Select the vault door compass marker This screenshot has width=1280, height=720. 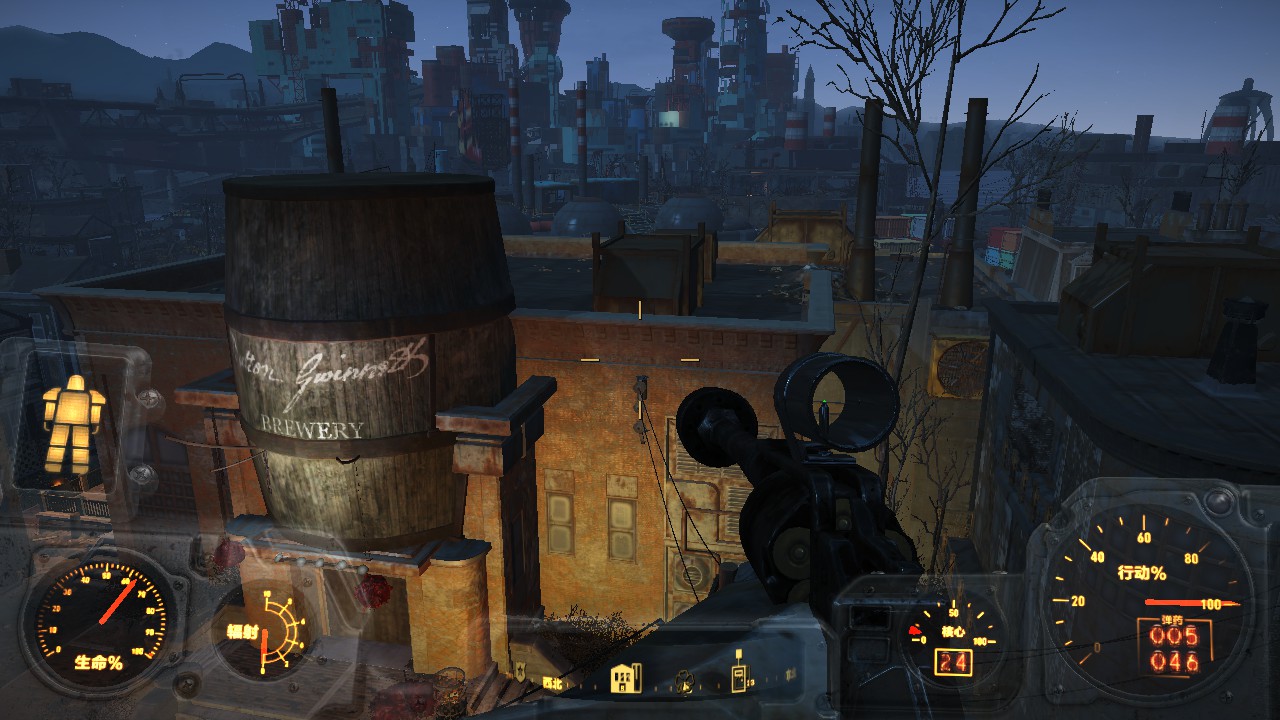coord(740,678)
